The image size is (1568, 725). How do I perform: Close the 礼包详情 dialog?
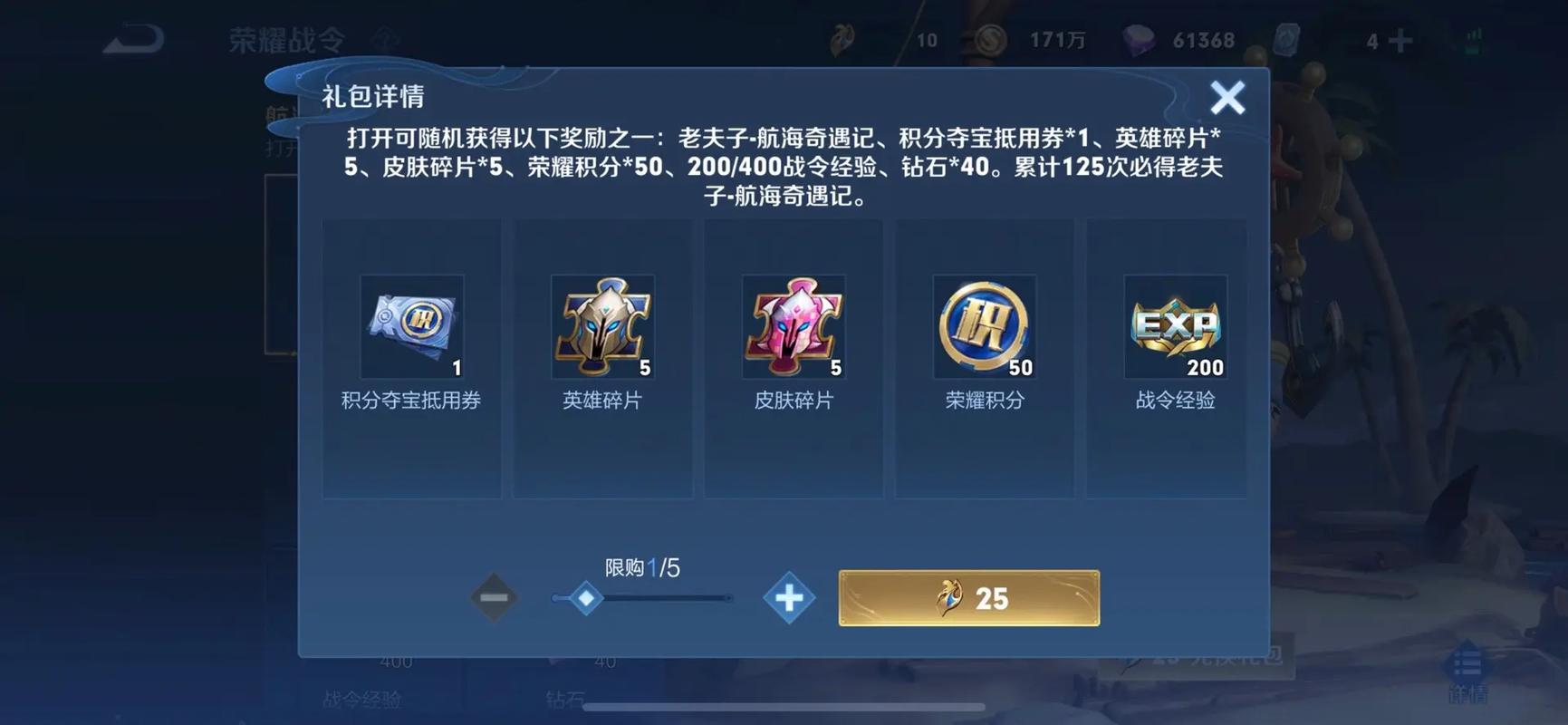pos(1228,97)
